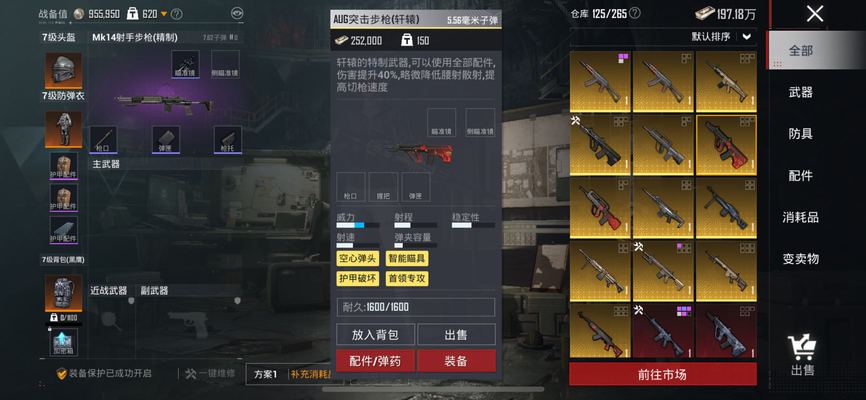Open 配件/弹药 for the AUG

[x=375, y=361]
